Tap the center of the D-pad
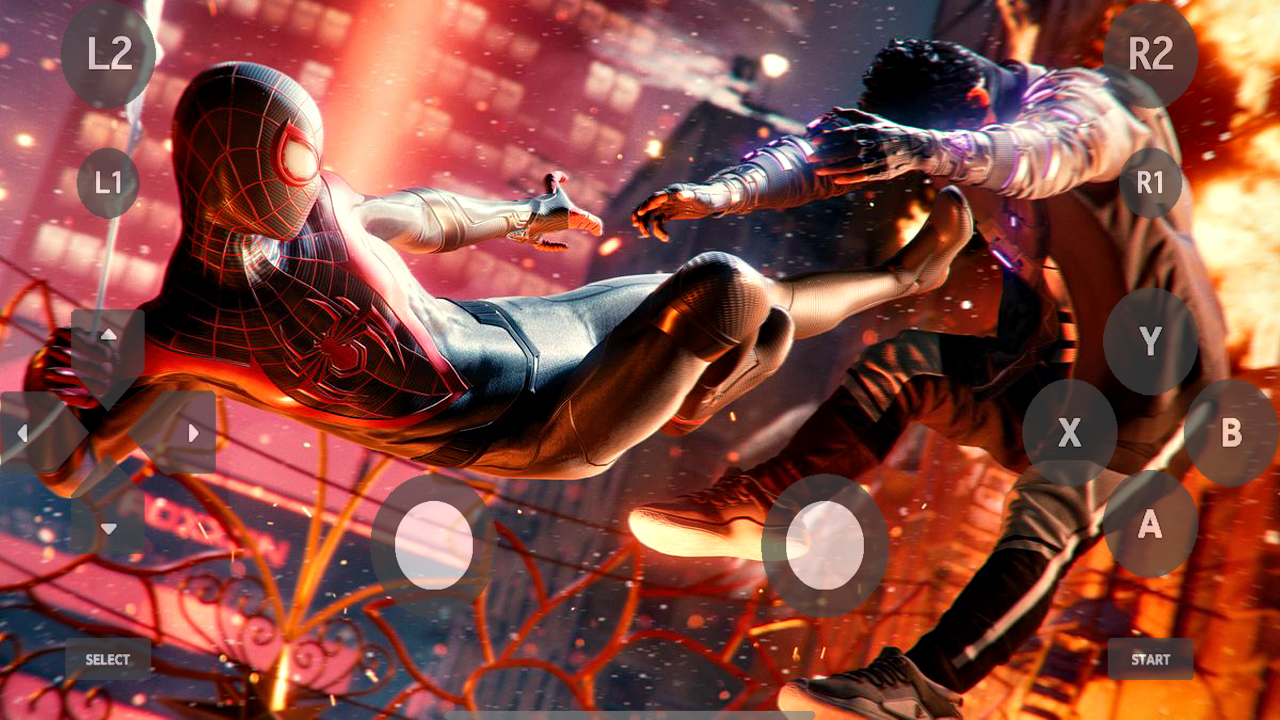 [x=108, y=432]
